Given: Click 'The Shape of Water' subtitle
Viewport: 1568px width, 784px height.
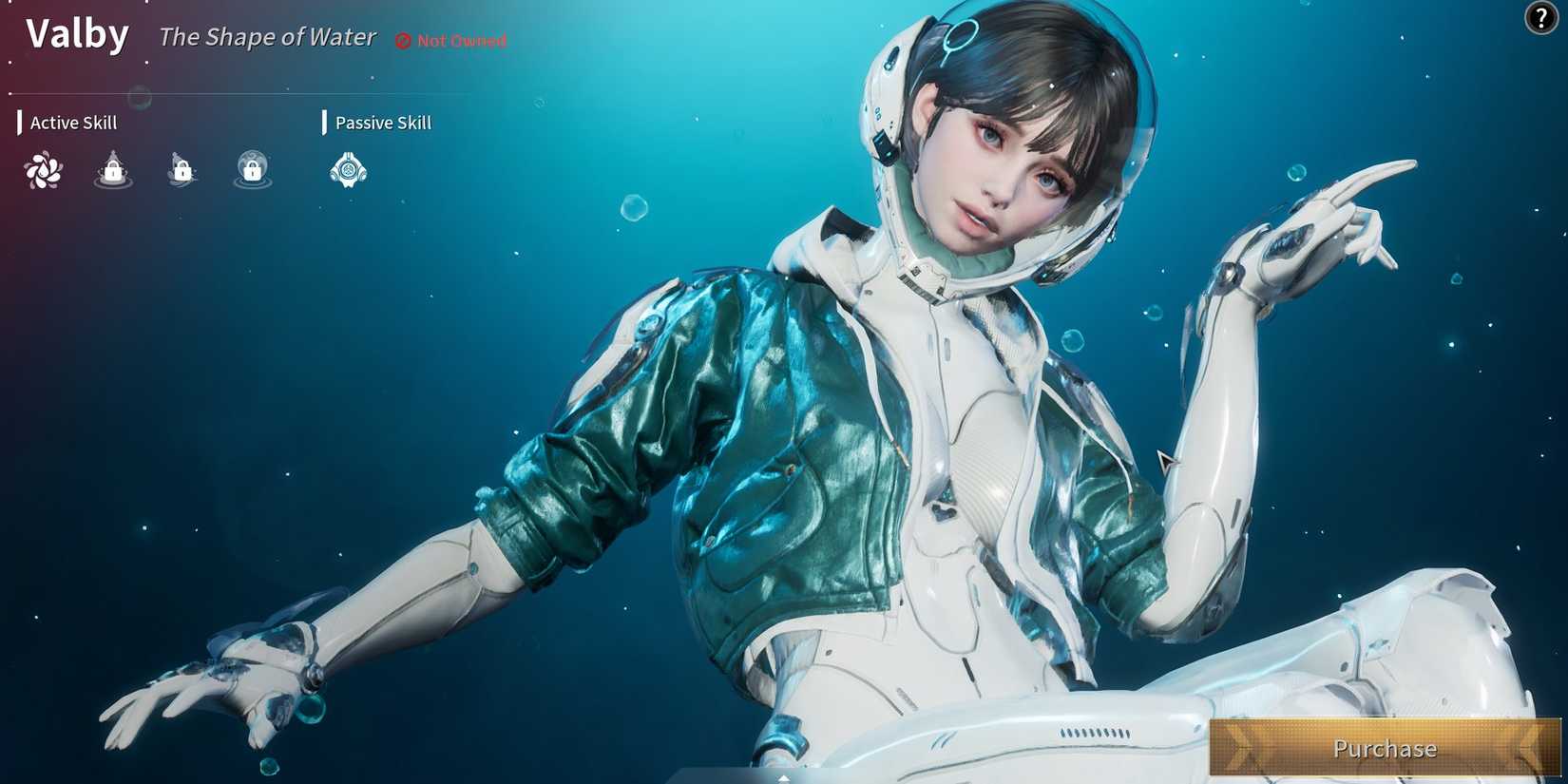Looking at the screenshot, I should [267, 37].
